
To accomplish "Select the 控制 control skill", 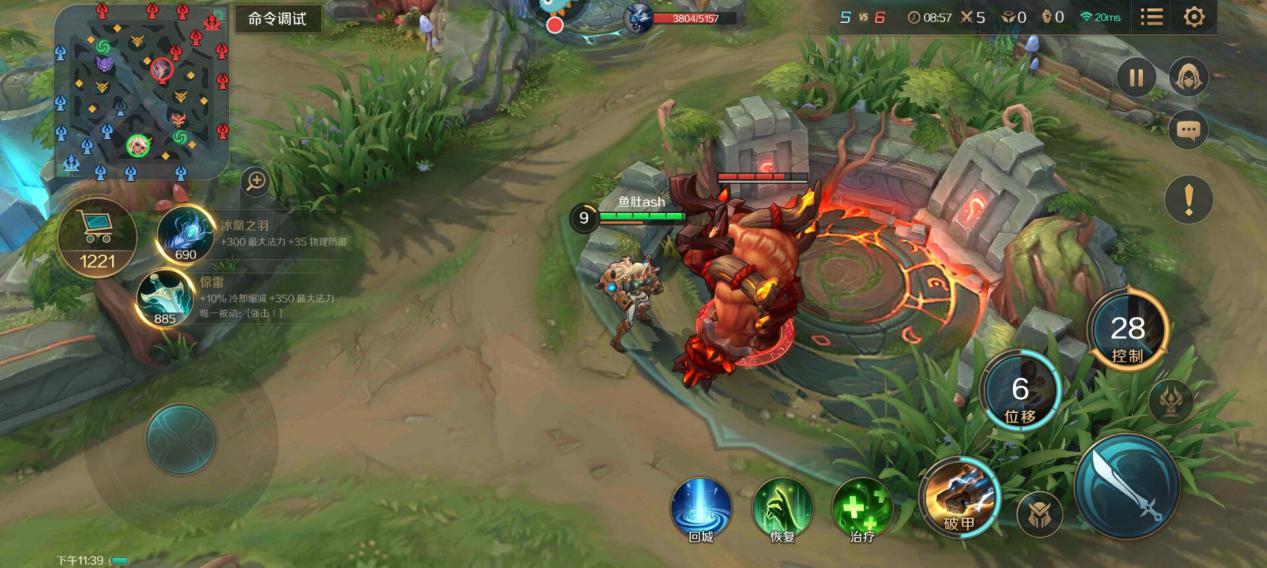I will pyautogui.click(x=1127, y=331).
